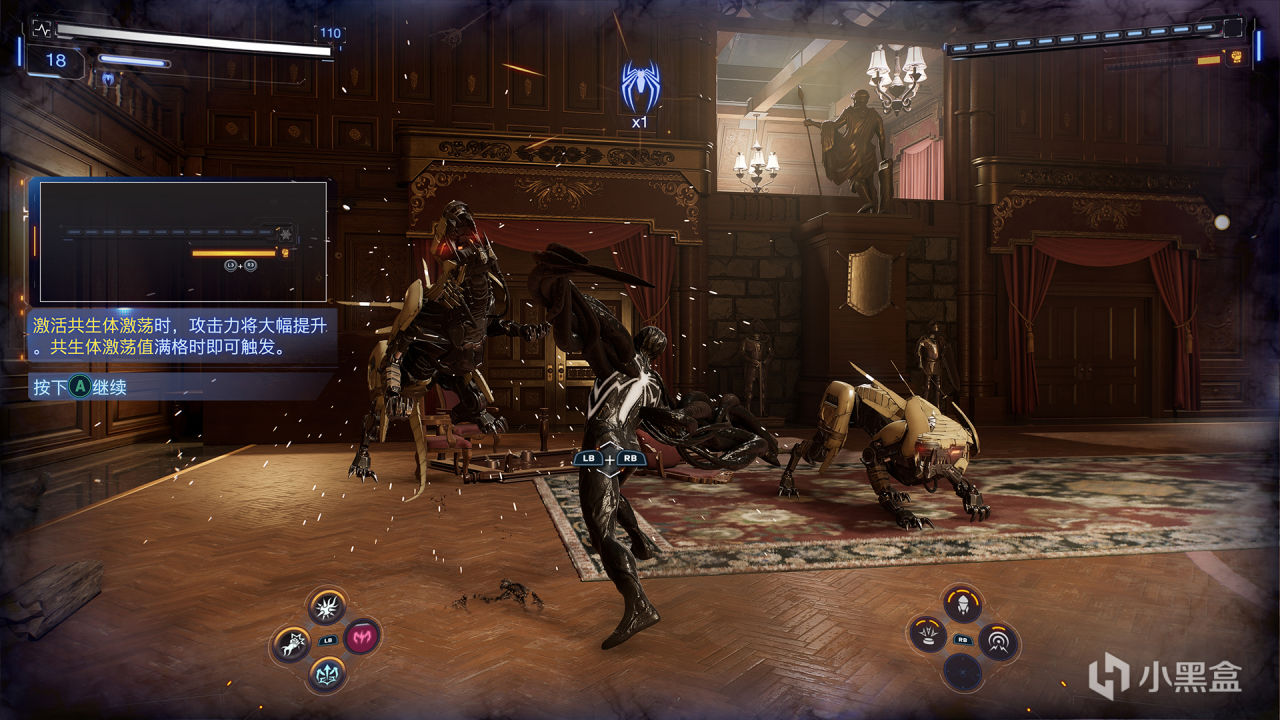Activate the upshot trap gadget icon
1280x720 pixels.
[x=928, y=635]
